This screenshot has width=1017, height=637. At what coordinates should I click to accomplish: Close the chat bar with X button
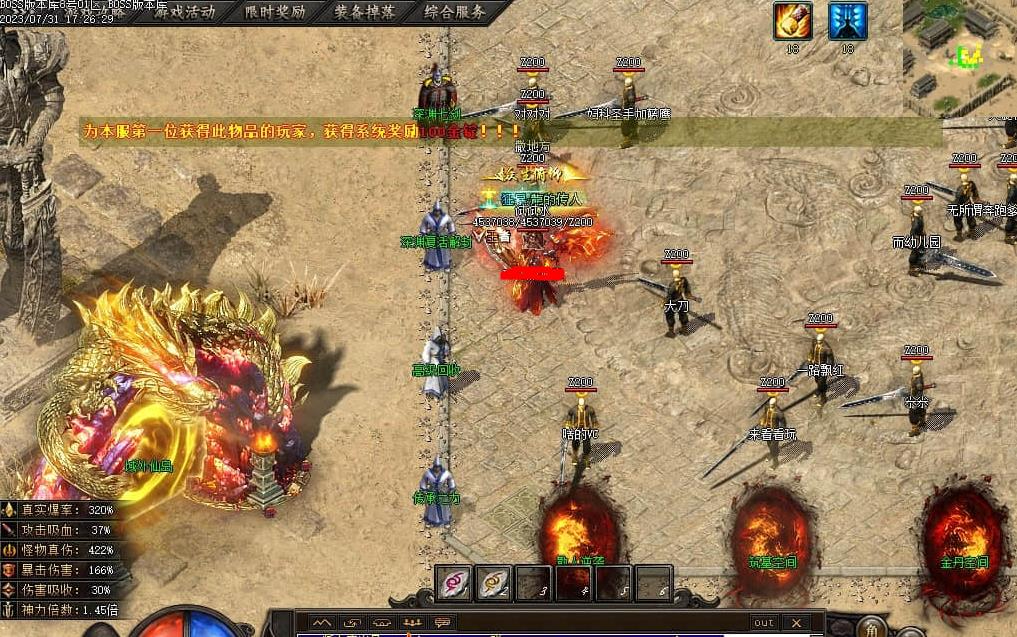[797, 622]
